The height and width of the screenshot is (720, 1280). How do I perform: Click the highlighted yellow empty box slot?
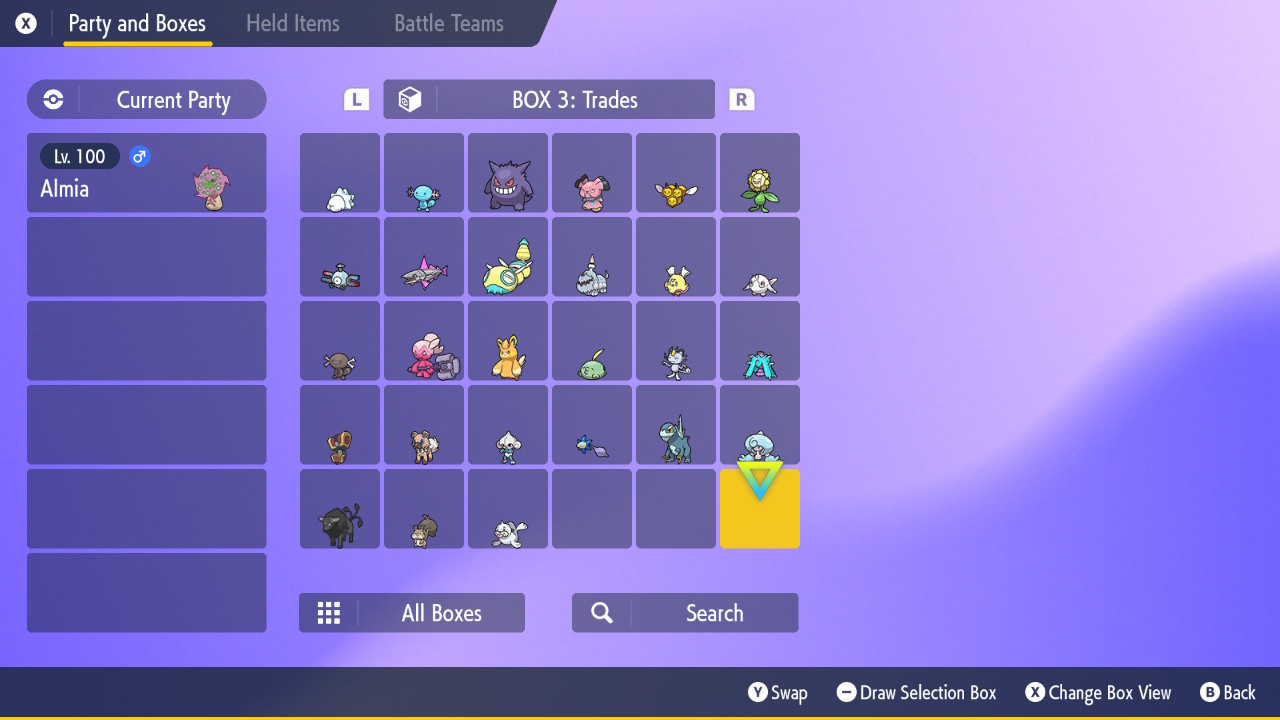pyautogui.click(x=759, y=508)
